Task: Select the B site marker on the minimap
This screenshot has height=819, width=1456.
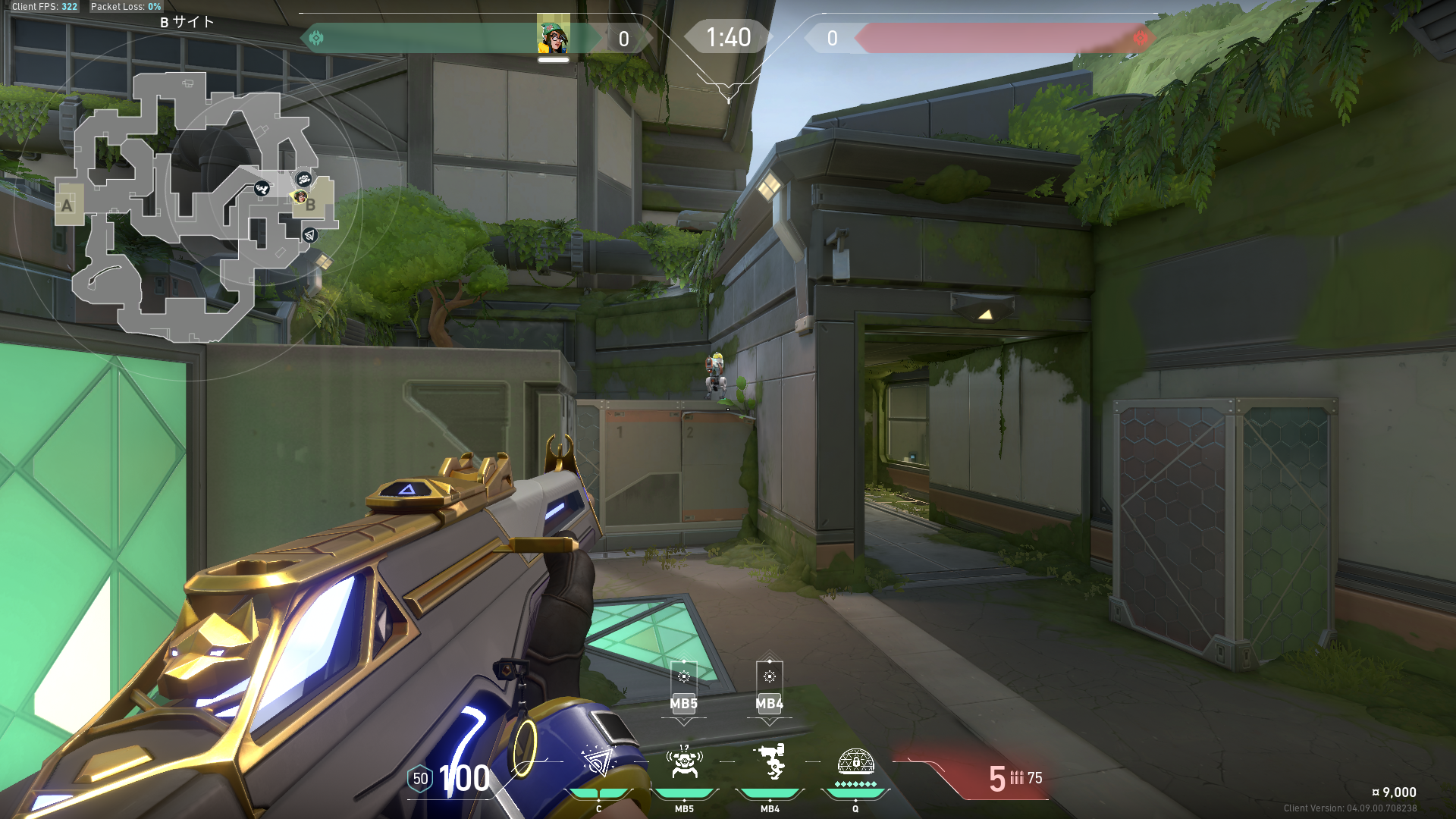Action: [312, 205]
